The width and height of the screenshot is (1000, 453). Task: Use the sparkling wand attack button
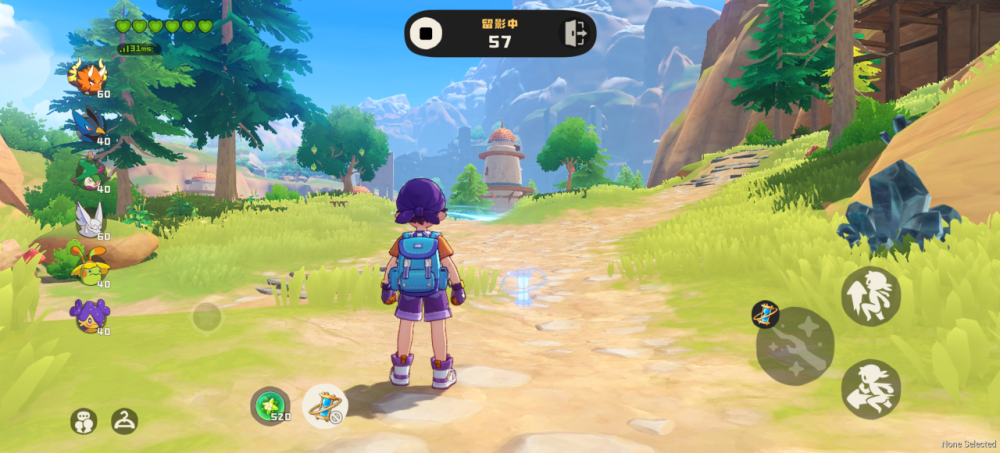795,345
